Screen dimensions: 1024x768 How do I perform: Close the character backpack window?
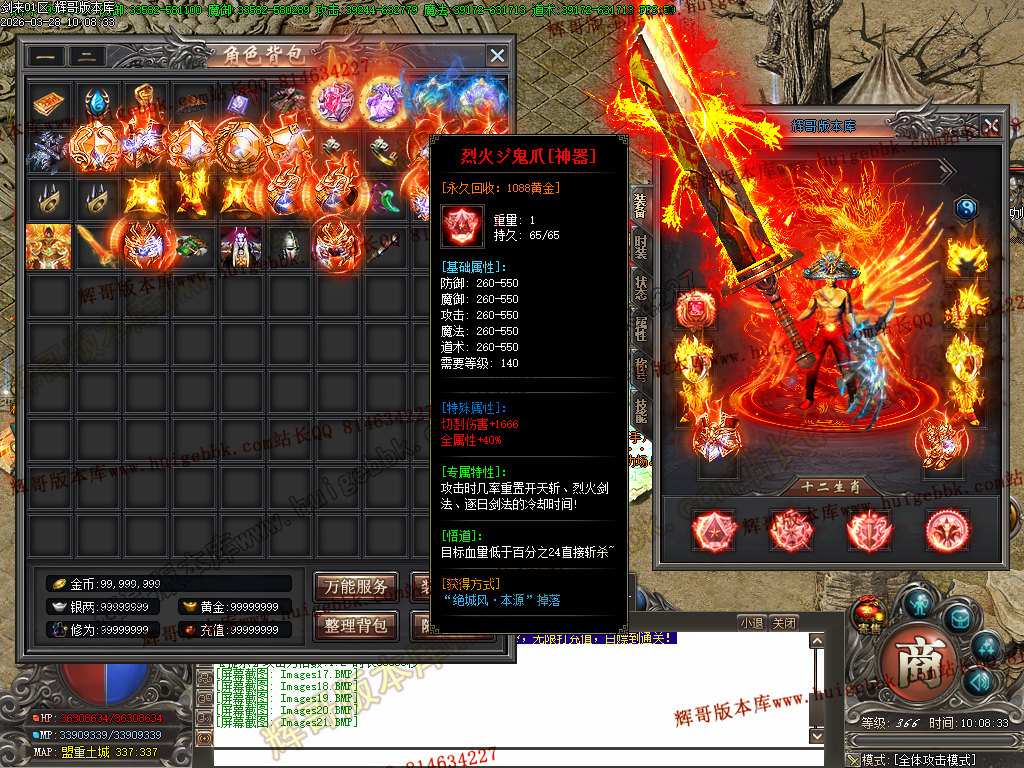click(496, 55)
